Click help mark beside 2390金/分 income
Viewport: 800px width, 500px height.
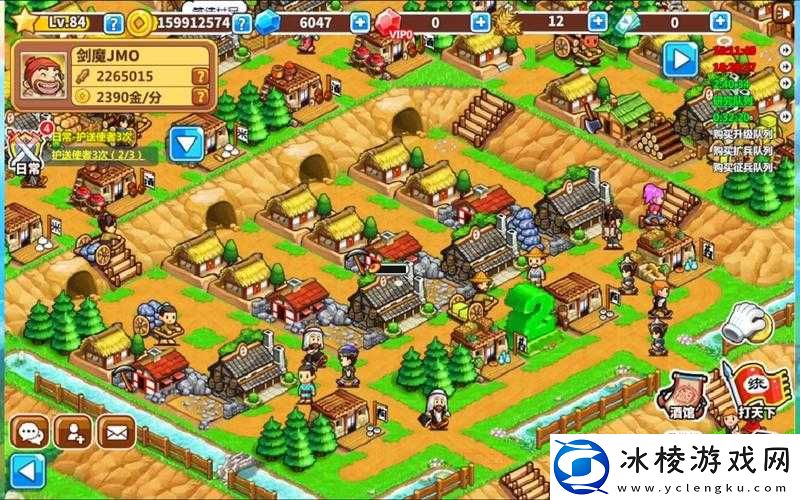click(x=201, y=96)
